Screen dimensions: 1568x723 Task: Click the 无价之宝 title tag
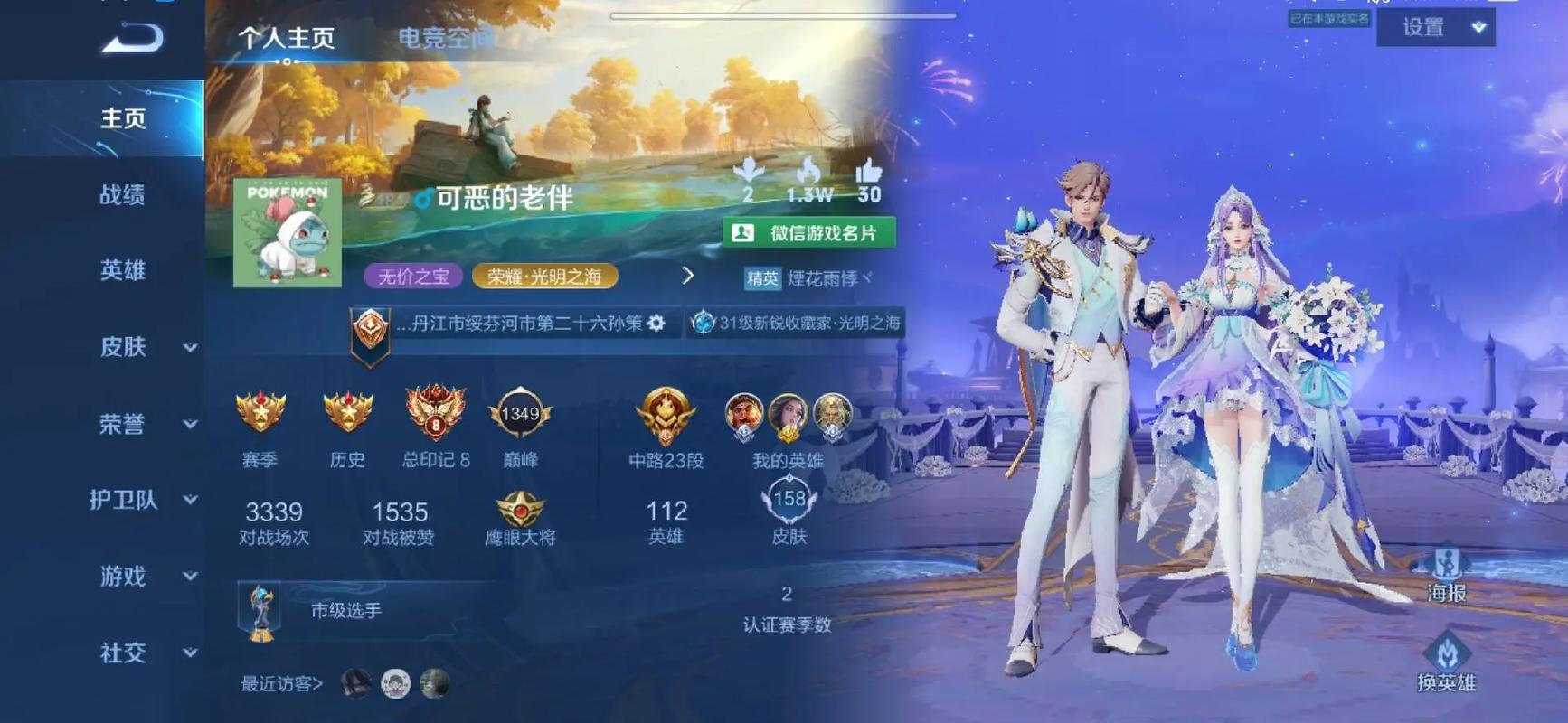[413, 277]
